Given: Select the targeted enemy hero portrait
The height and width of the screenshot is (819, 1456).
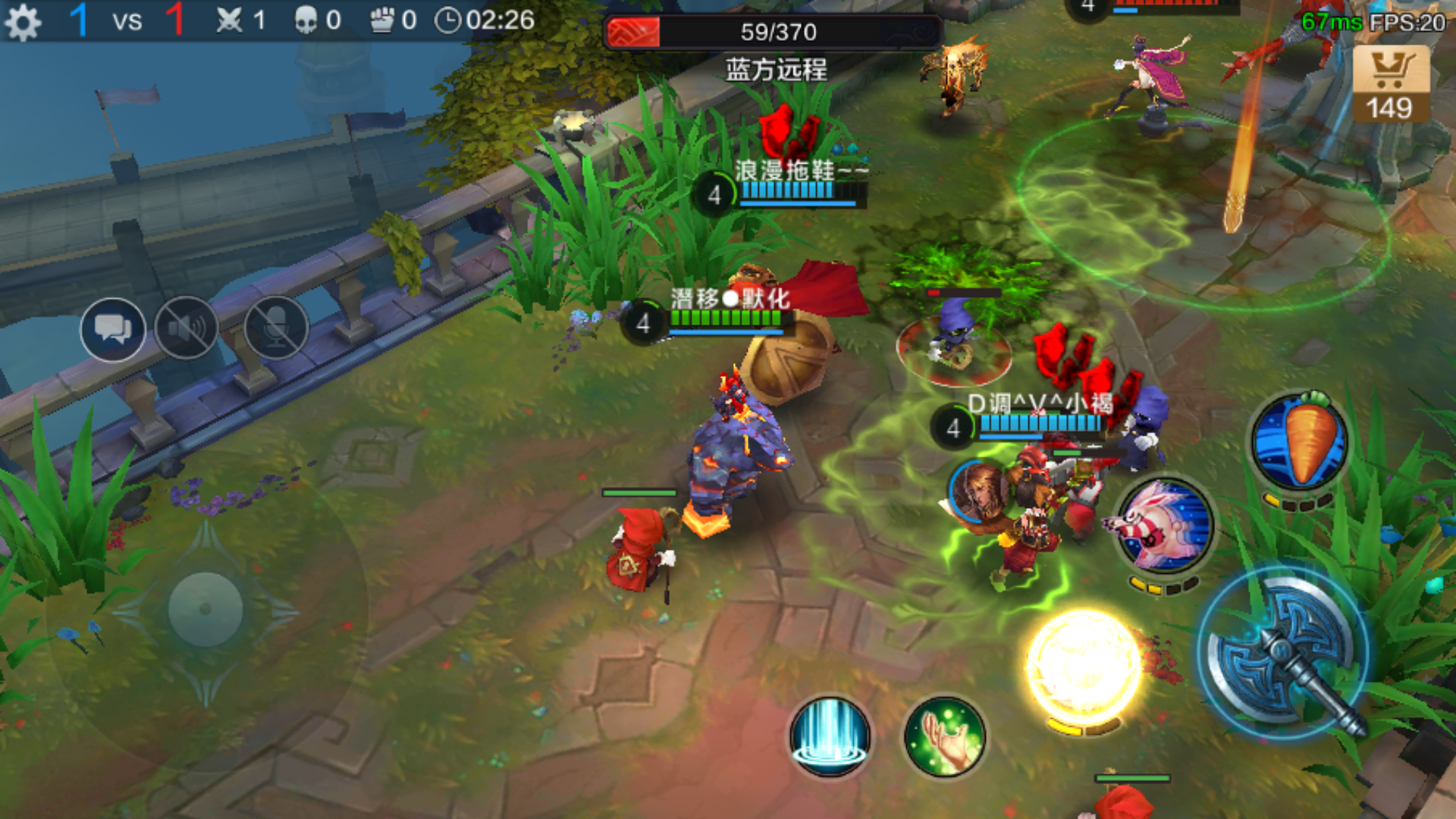Looking at the screenshot, I should tap(979, 491).
